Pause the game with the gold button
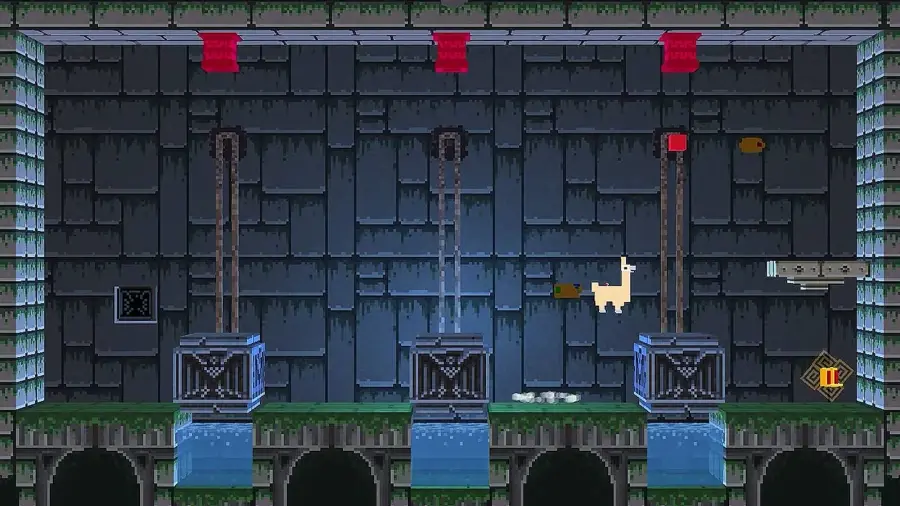The image size is (900, 506). tap(827, 376)
